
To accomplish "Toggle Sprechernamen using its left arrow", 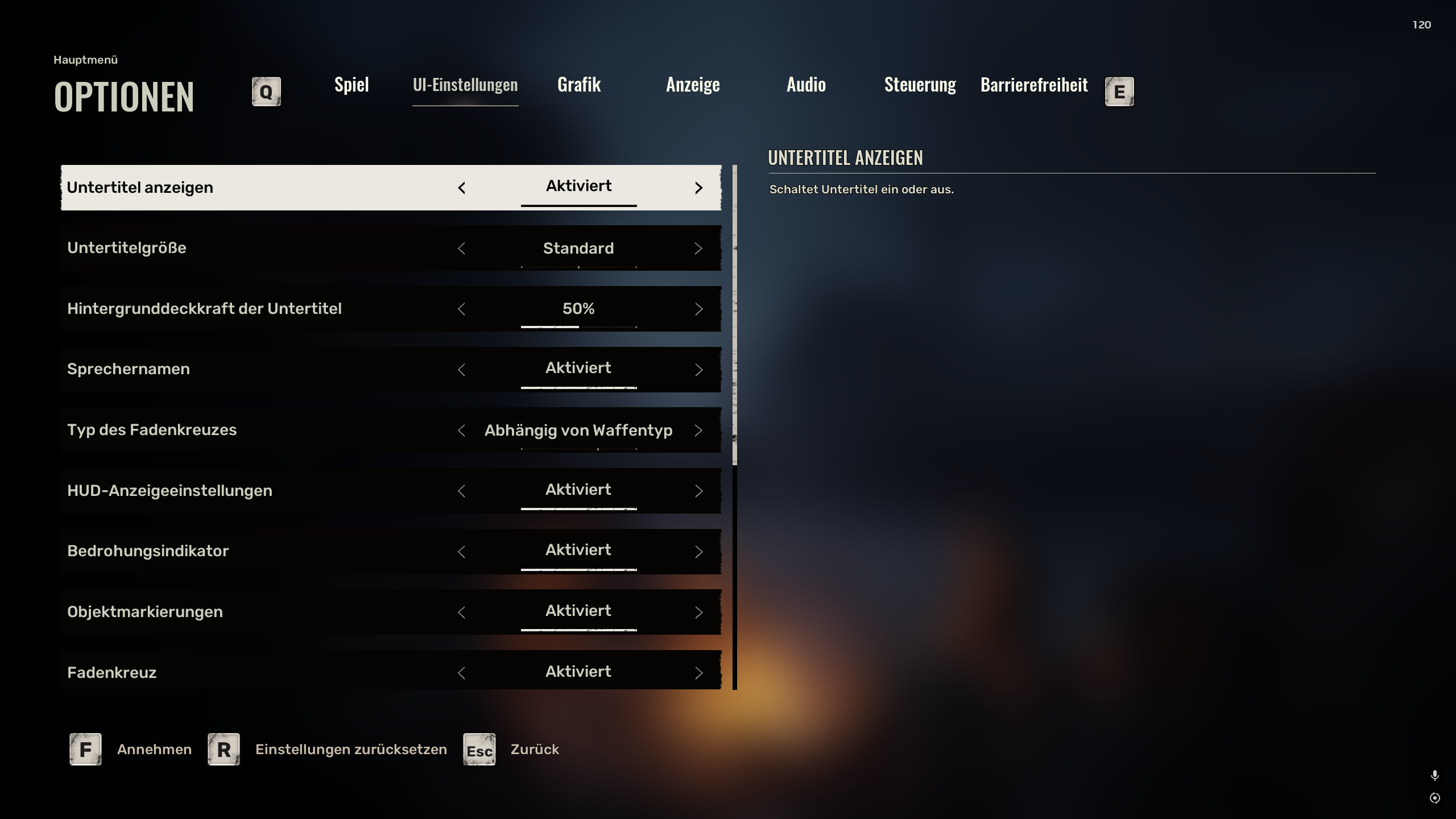I will coord(461,370).
